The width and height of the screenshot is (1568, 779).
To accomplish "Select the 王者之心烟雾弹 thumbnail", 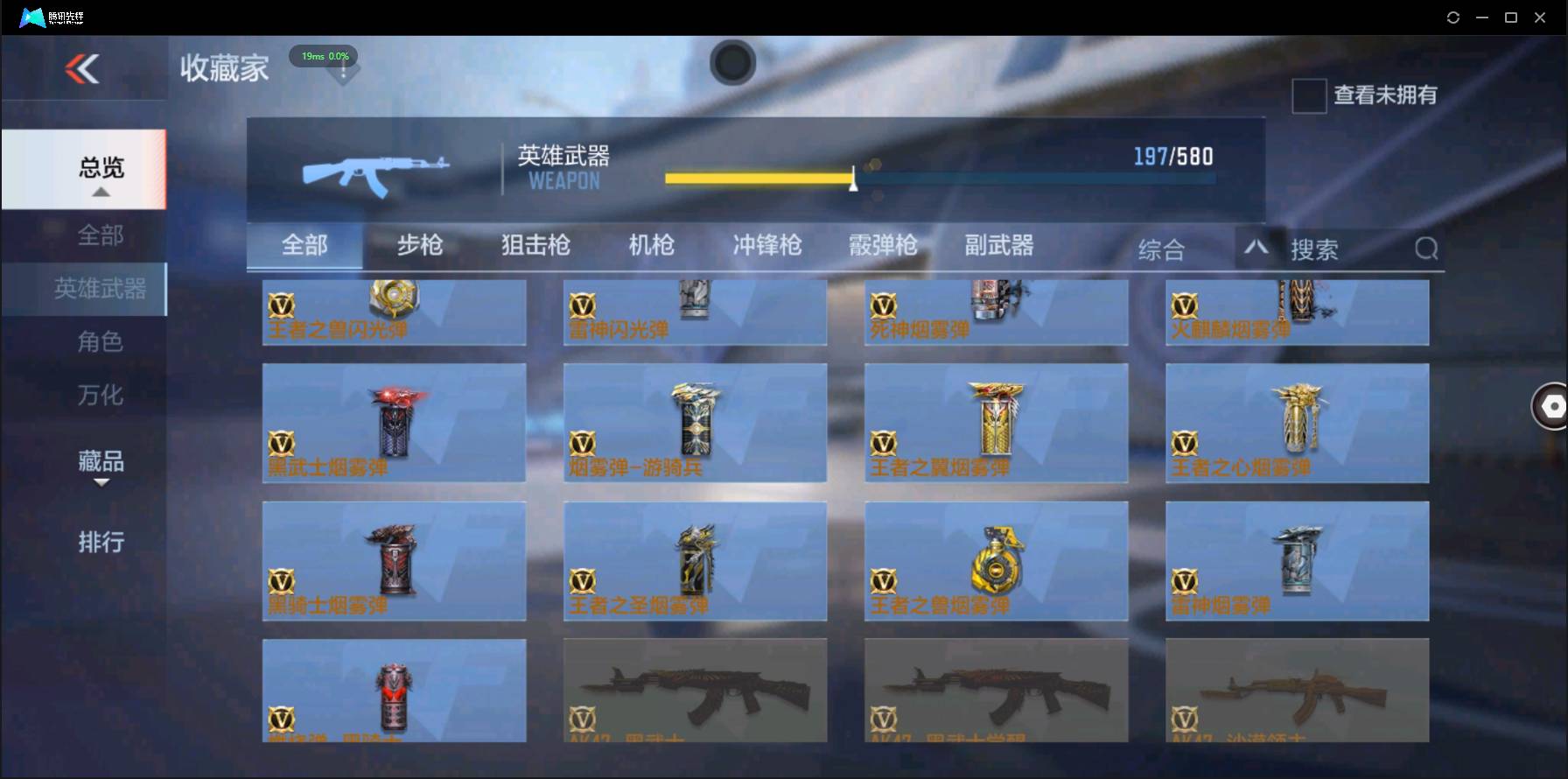I will (1297, 423).
